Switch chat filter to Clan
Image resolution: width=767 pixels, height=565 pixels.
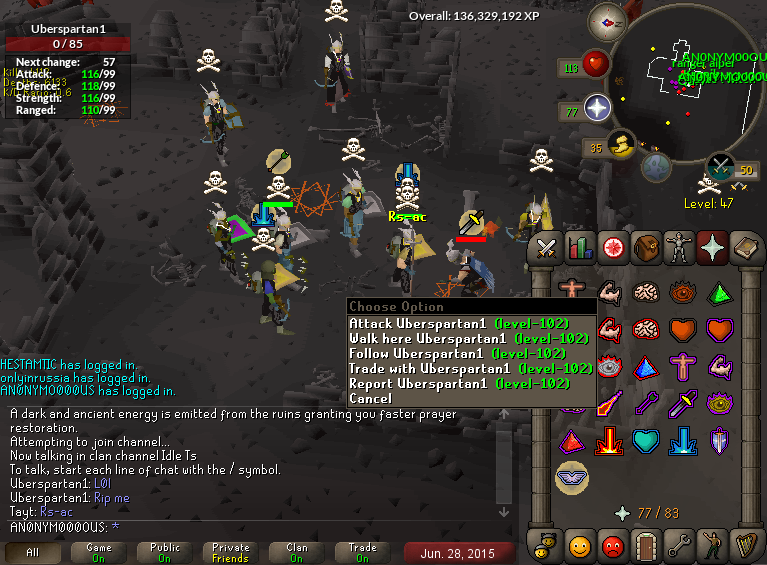(297, 552)
